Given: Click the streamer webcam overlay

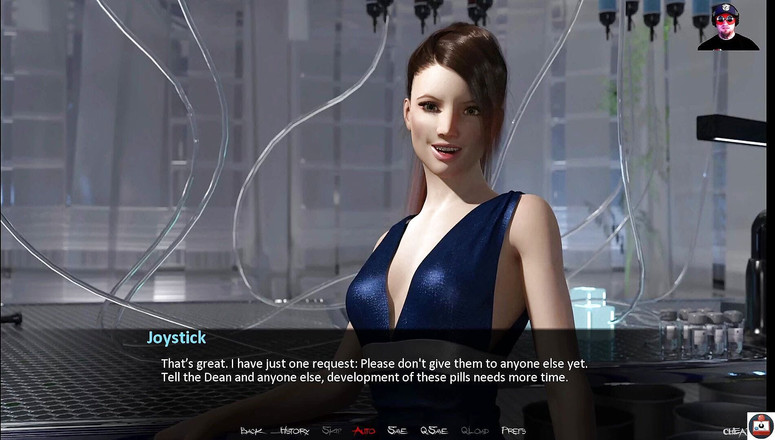Looking at the screenshot, I should (728, 26).
